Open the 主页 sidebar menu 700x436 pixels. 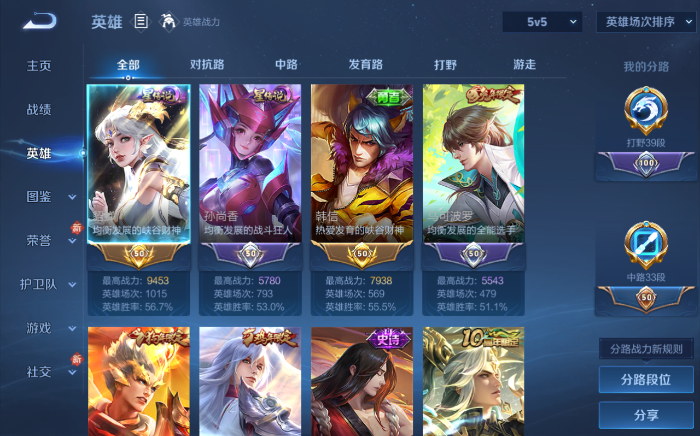(x=39, y=66)
